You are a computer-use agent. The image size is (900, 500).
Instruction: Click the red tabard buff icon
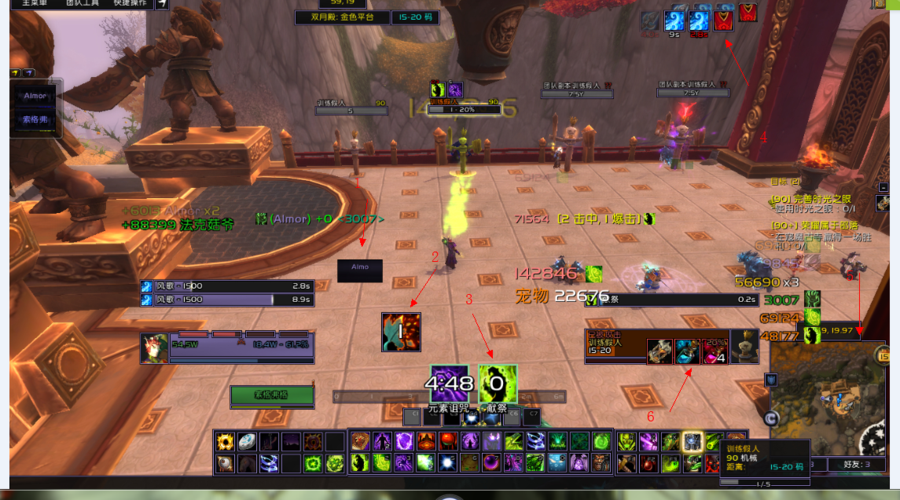click(722, 20)
